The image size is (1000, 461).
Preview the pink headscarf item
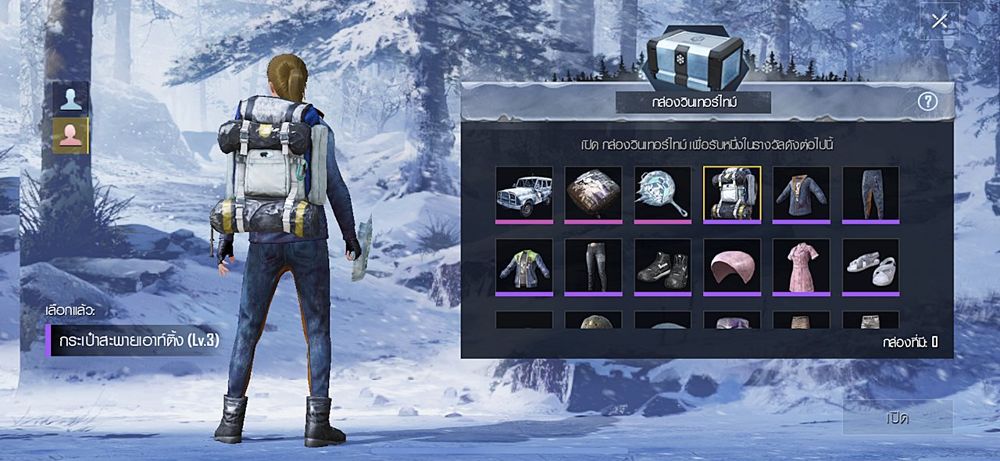732,266
